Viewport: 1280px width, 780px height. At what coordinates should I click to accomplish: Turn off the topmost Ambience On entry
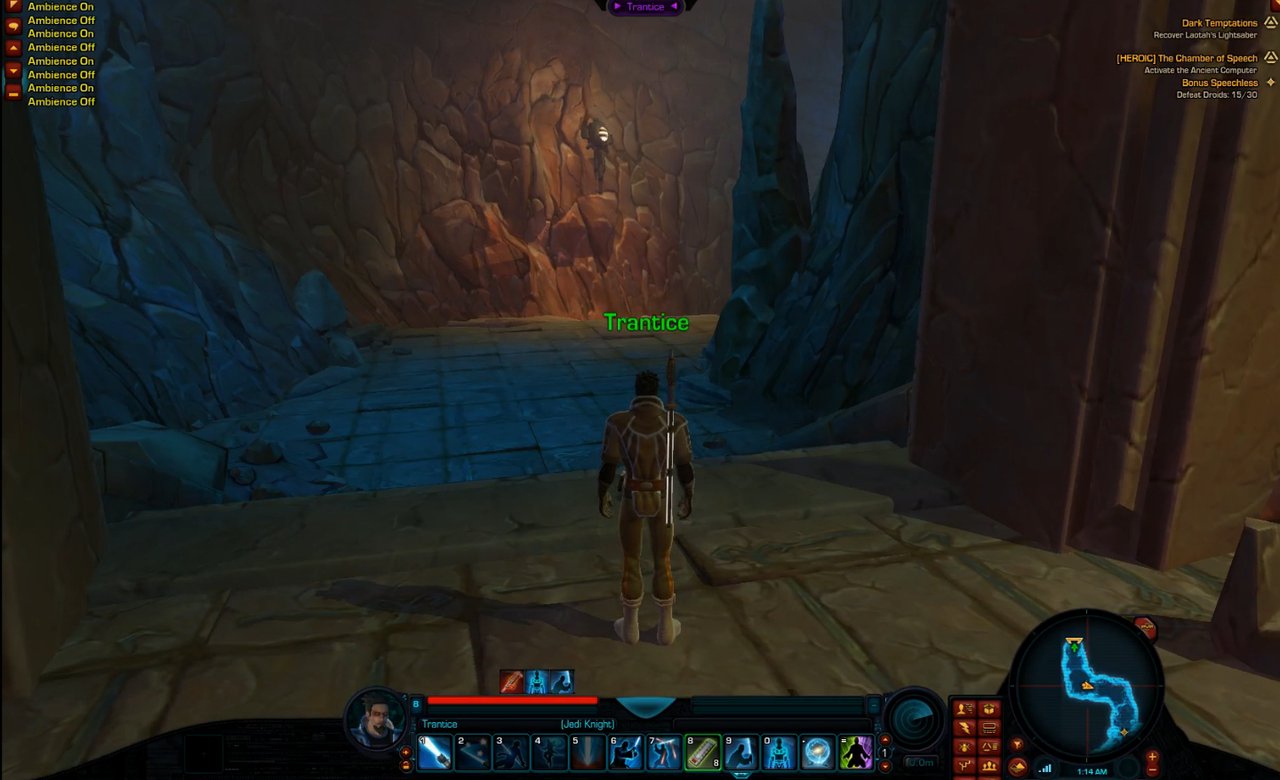pyautogui.click(x=60, y=7)
